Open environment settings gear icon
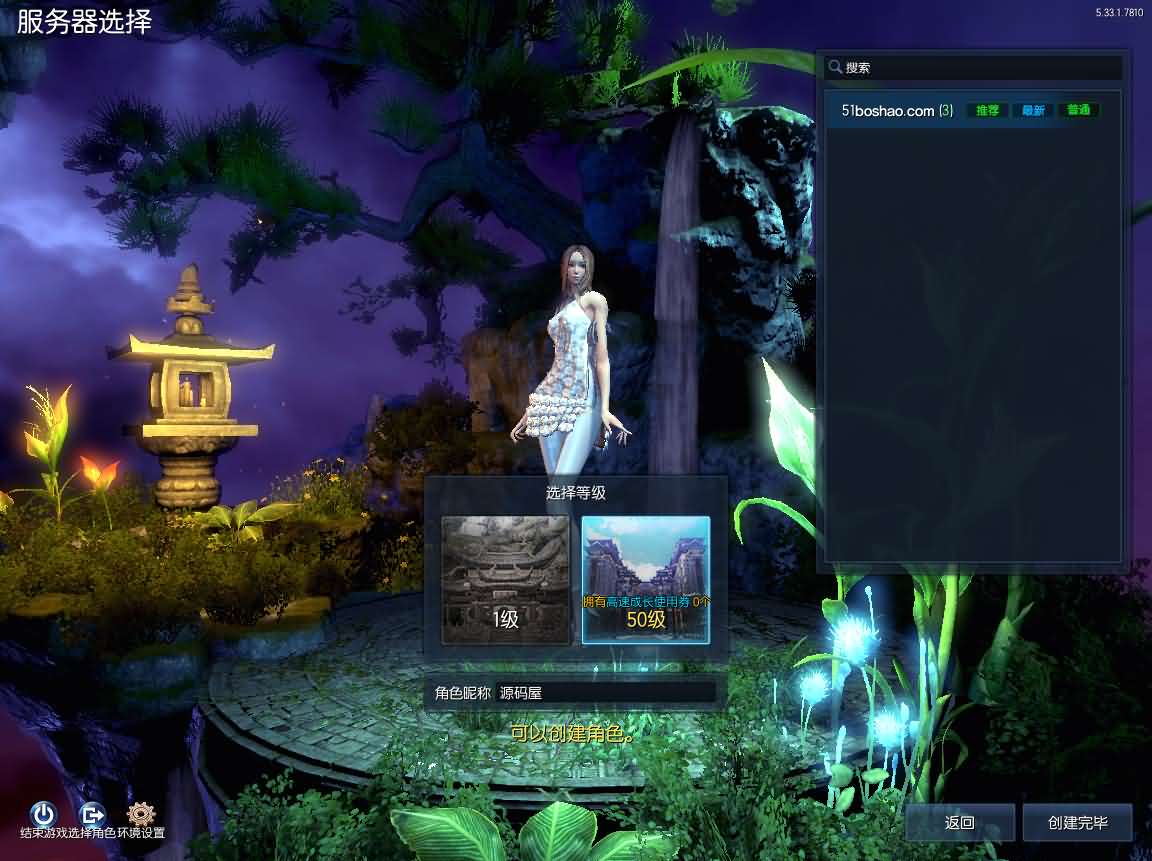This screenshot has width=1152, height=861. click(142, 814)
